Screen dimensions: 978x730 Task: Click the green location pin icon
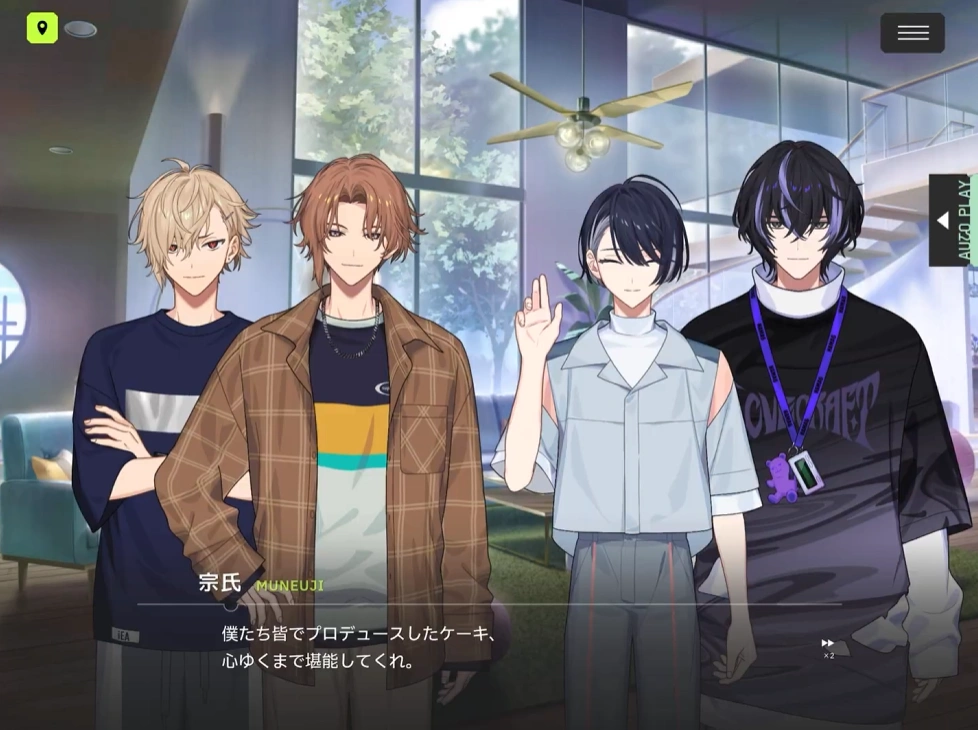pos(42,27)
